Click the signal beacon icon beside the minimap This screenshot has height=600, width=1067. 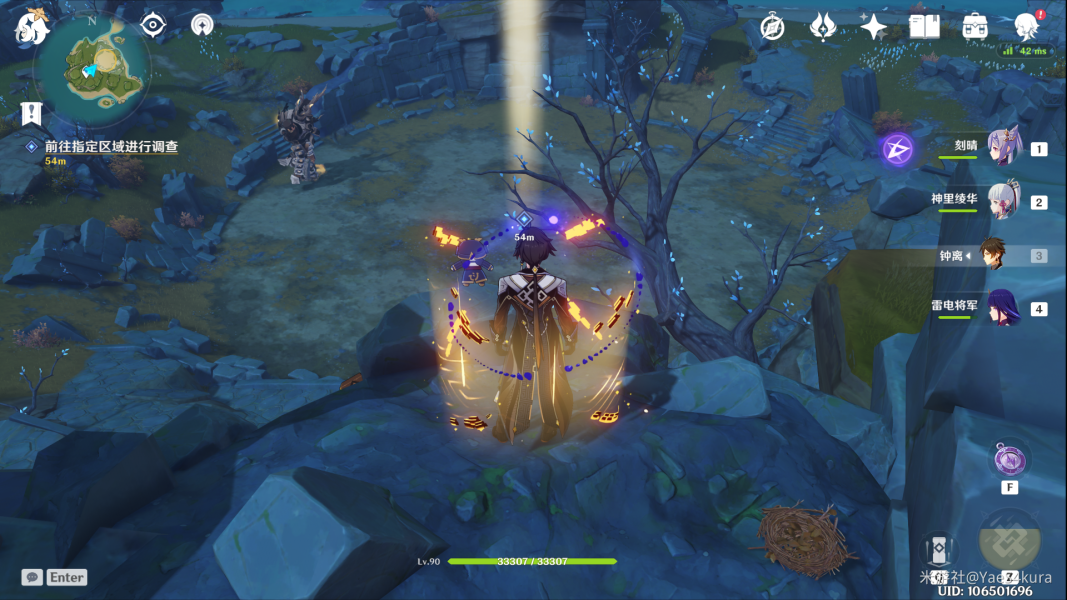click(202, 25)
